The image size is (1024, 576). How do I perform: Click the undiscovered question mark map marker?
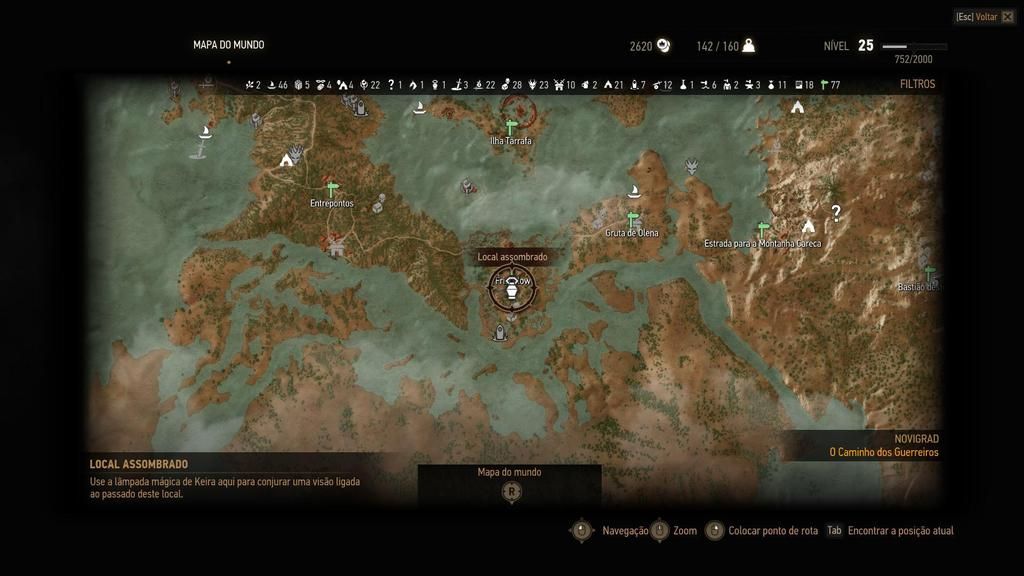[836, 212]
